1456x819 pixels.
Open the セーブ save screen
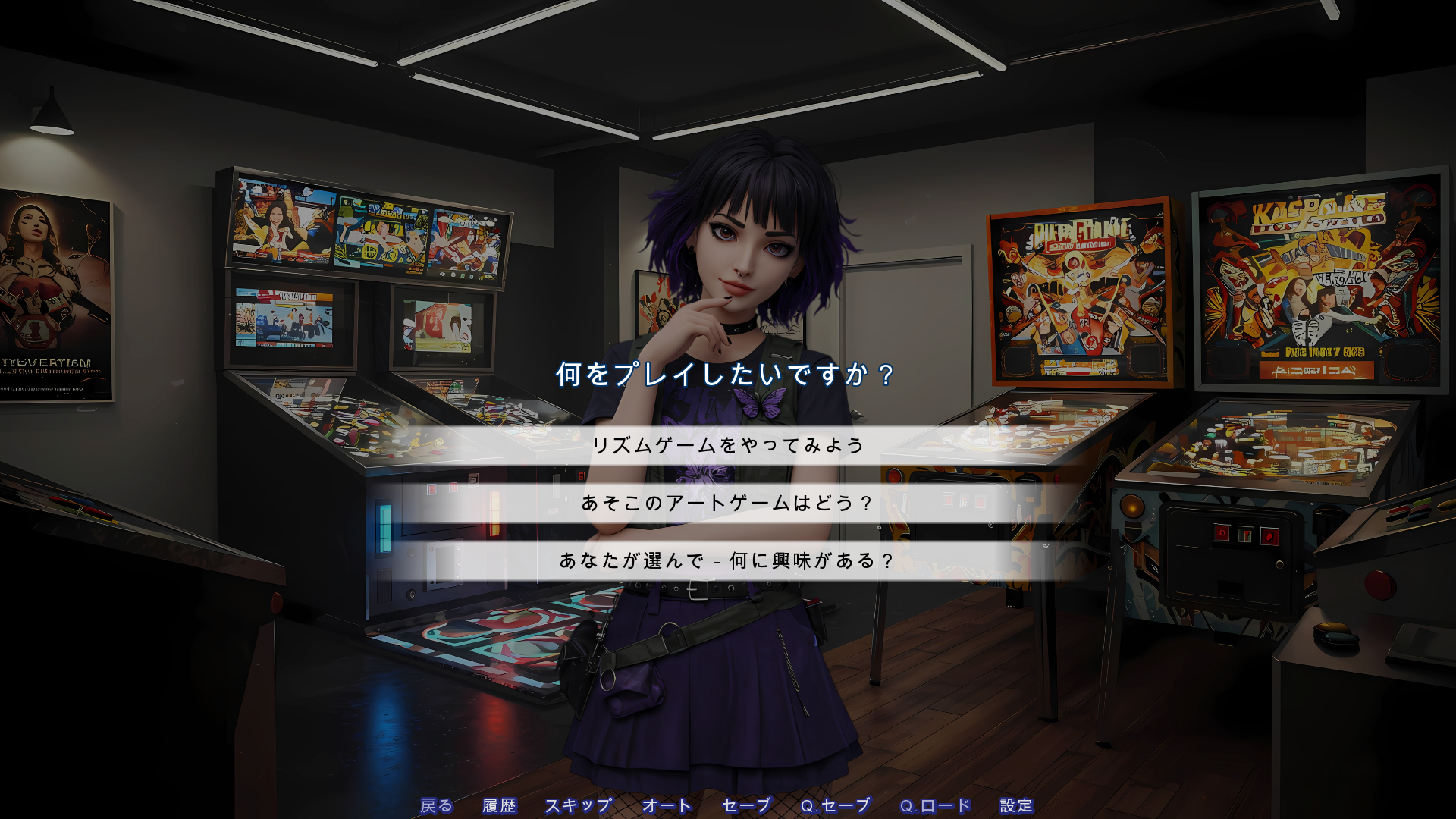click(746, 806)
